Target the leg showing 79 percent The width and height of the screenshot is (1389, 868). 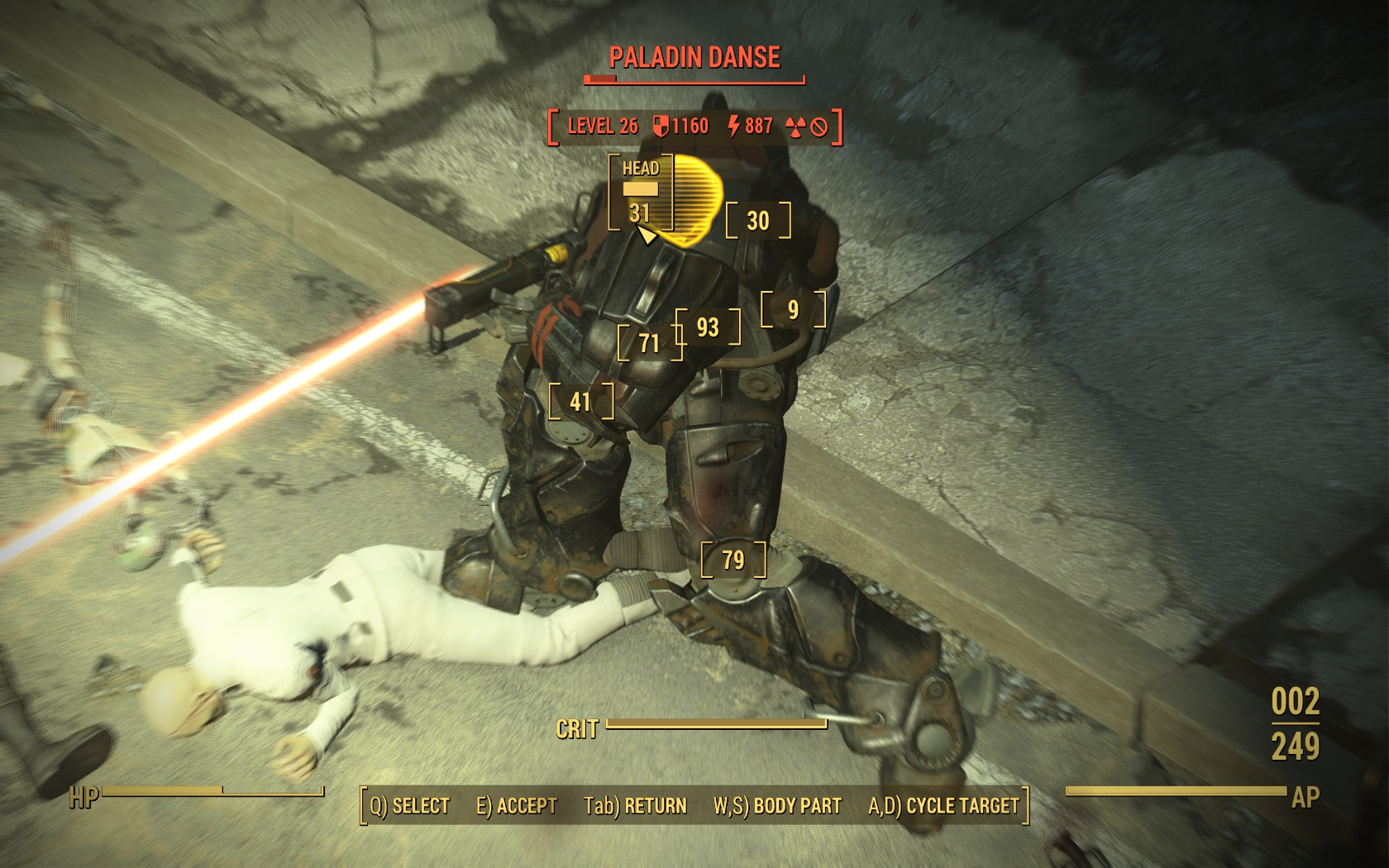[733, 560]
